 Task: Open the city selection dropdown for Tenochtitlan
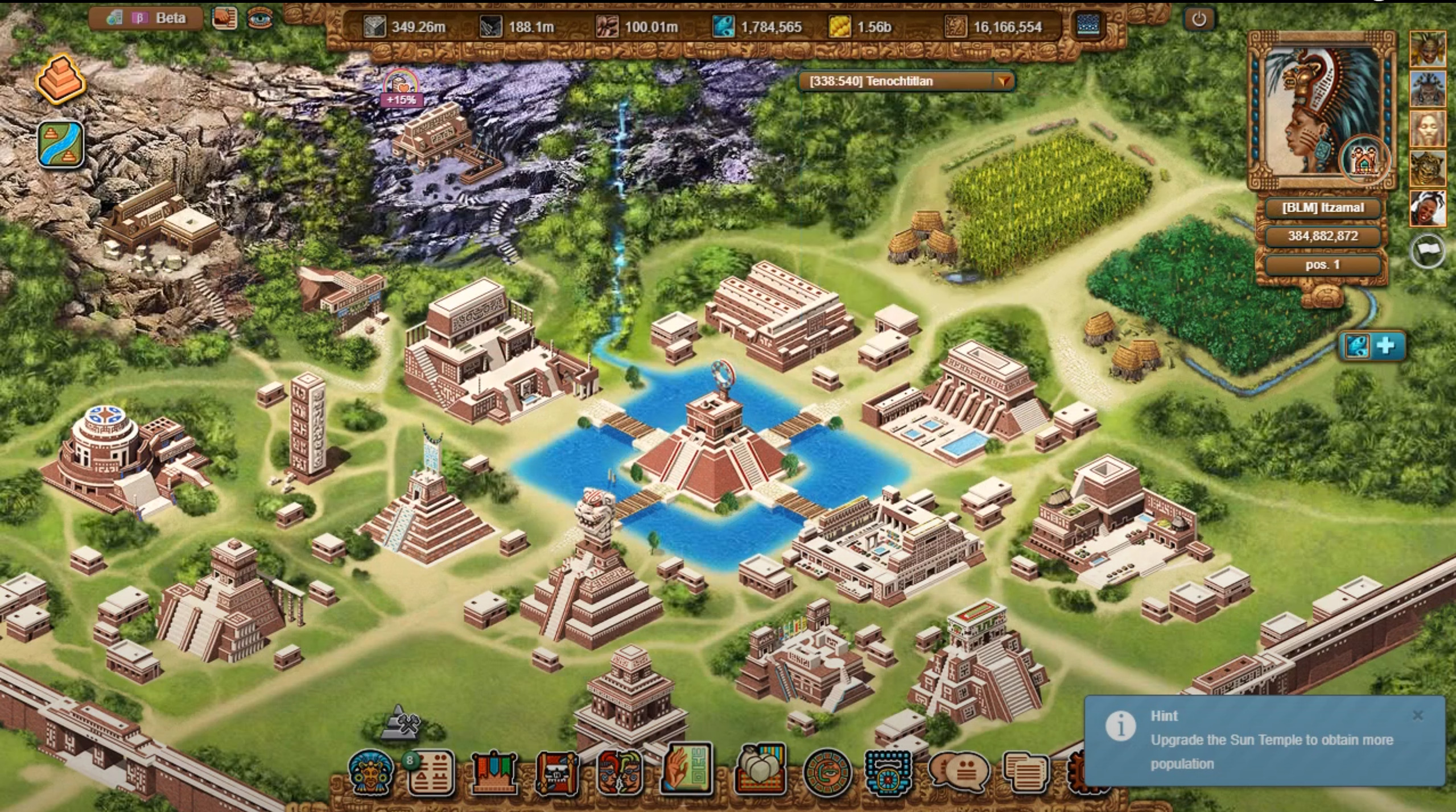(1005, 81)
